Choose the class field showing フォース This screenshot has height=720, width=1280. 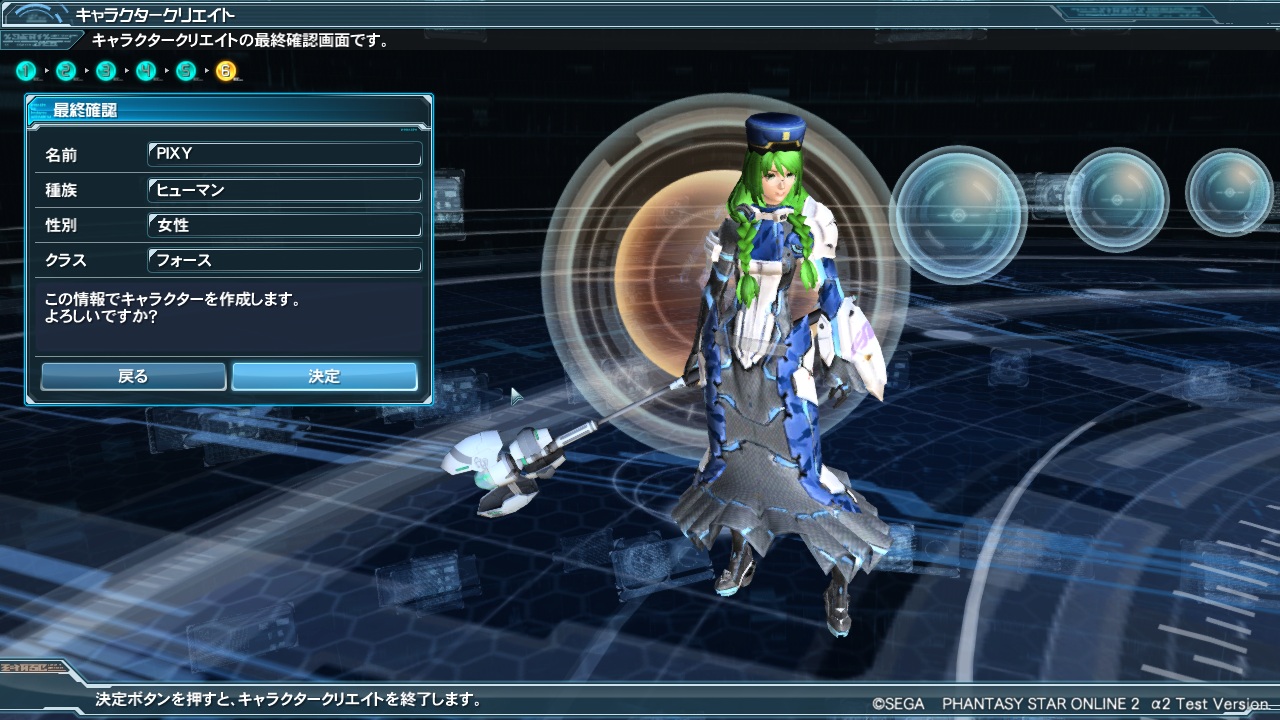[x=284, y=260]
